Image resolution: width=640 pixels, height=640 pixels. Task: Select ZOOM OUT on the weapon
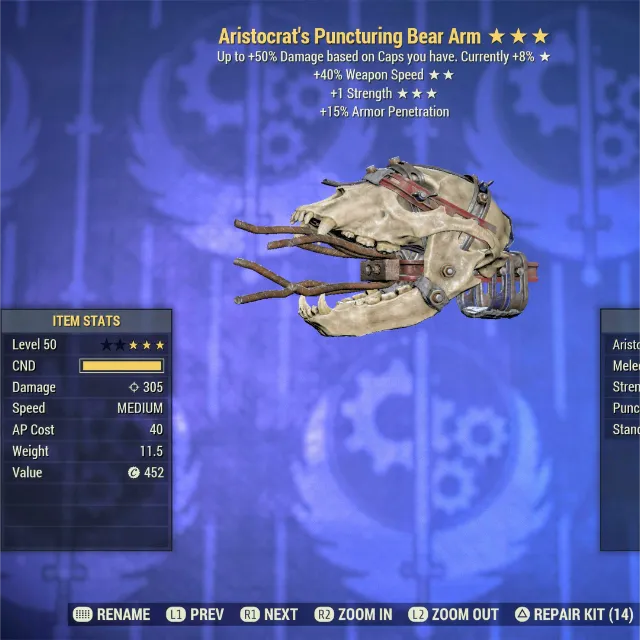pyautogui.click(x=453, y=614)
